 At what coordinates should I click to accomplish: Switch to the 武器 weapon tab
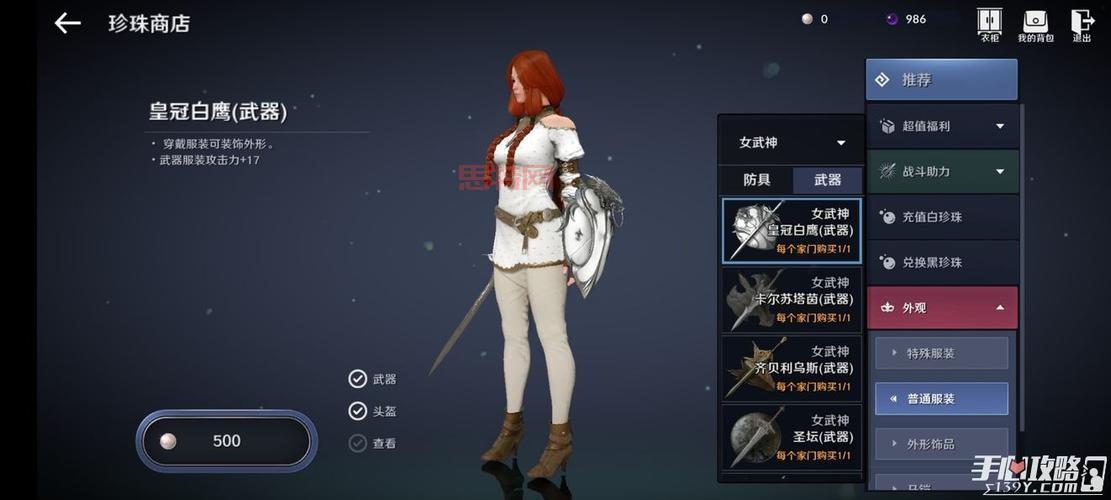pyautogui.click(x=827, y=180)
